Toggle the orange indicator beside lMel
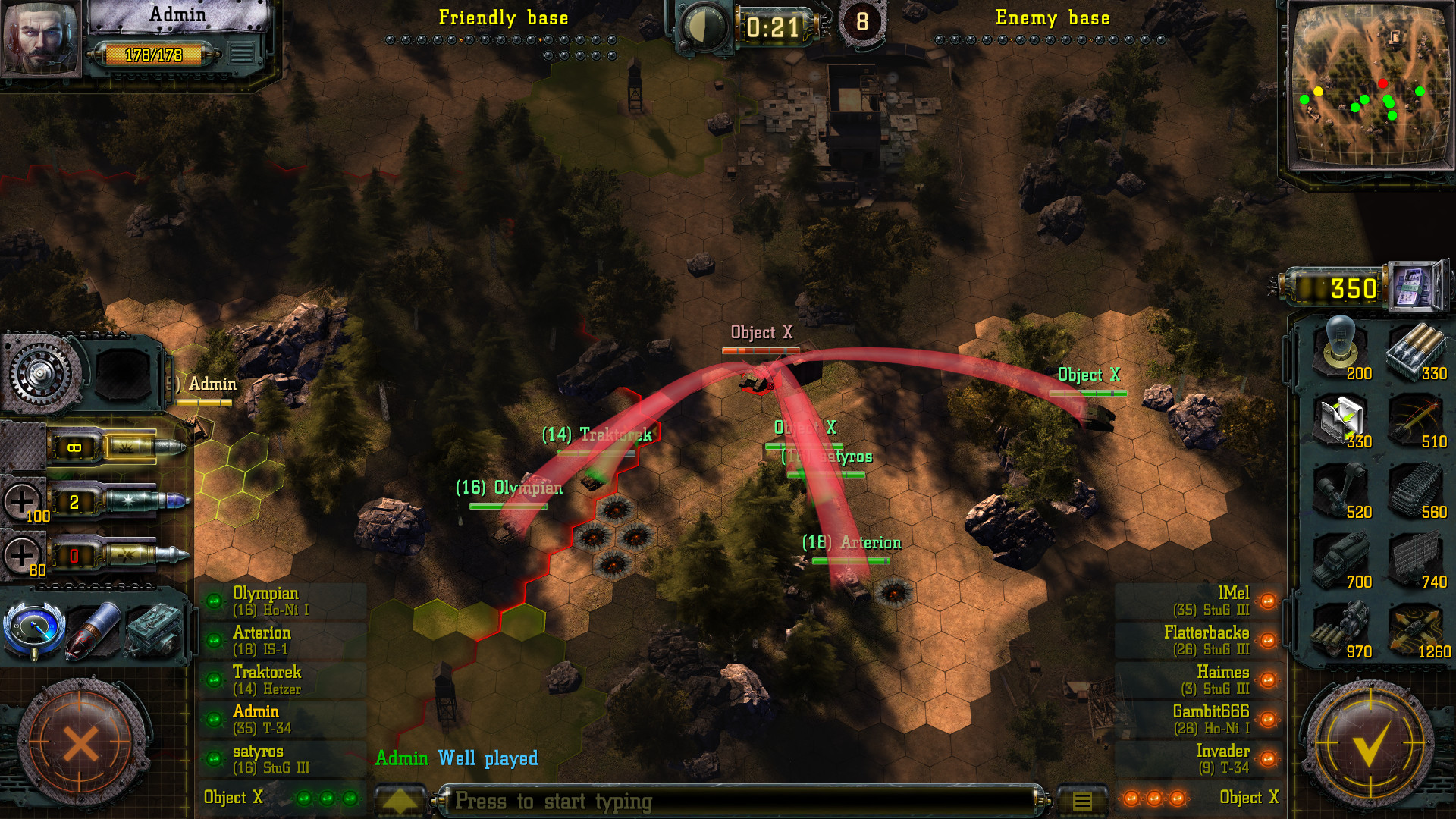 (1268, 601)
